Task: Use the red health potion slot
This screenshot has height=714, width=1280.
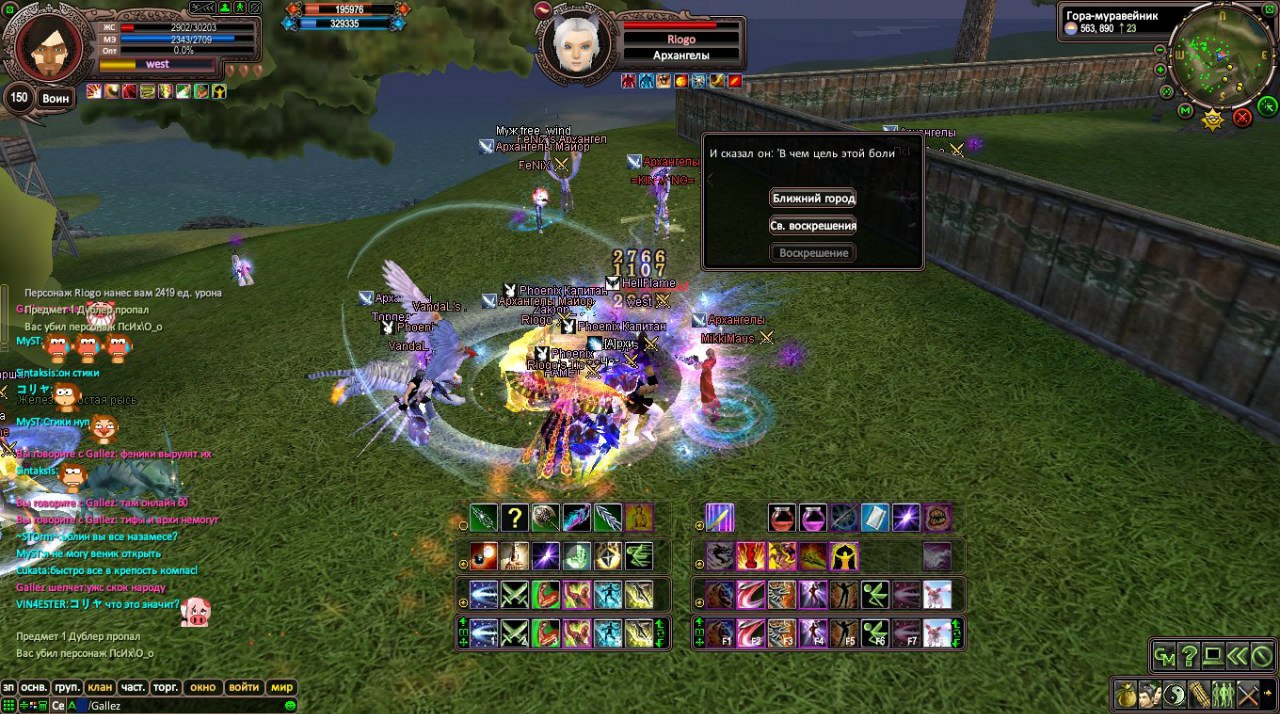Action: pos(782,518)
